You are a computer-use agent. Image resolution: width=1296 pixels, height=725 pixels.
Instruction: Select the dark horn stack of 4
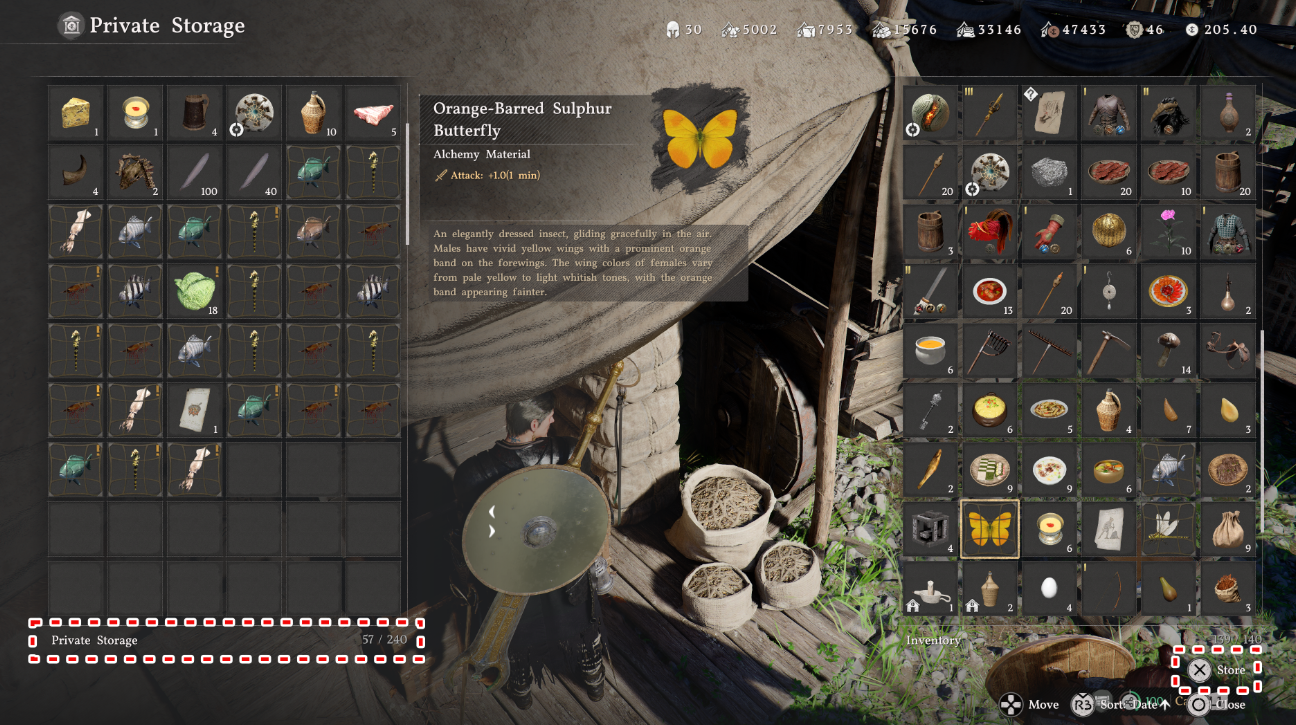75,172
